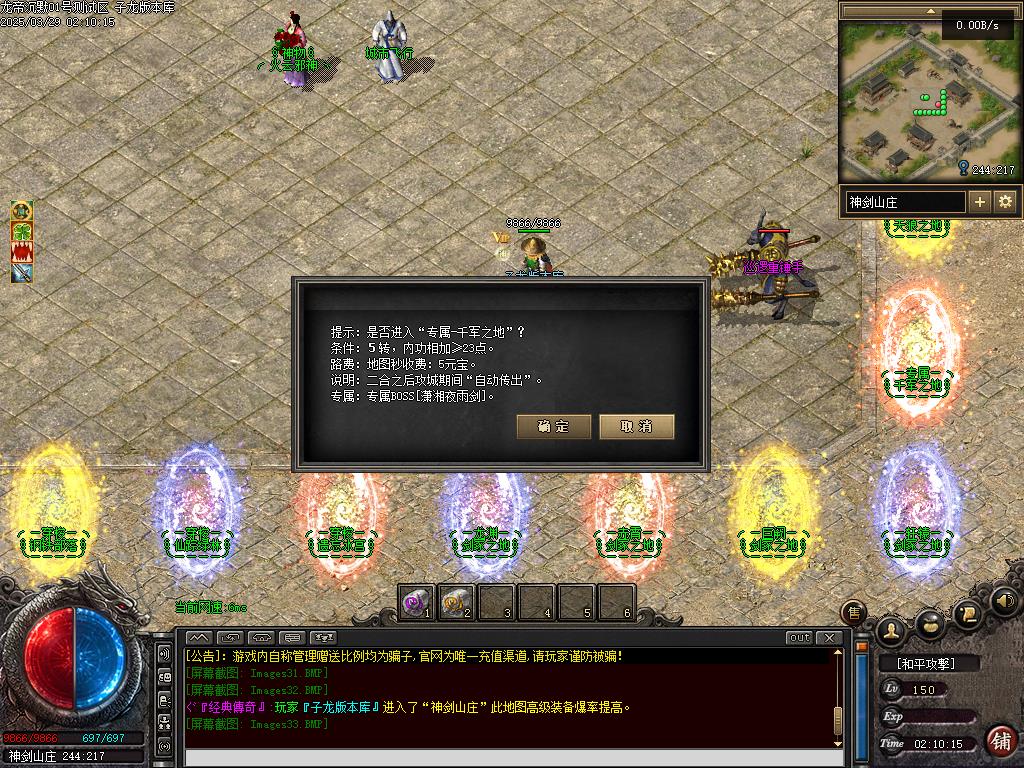1024x768 pixels.
Task: Open the bag inventory icon
Action: tap(930, 622)
